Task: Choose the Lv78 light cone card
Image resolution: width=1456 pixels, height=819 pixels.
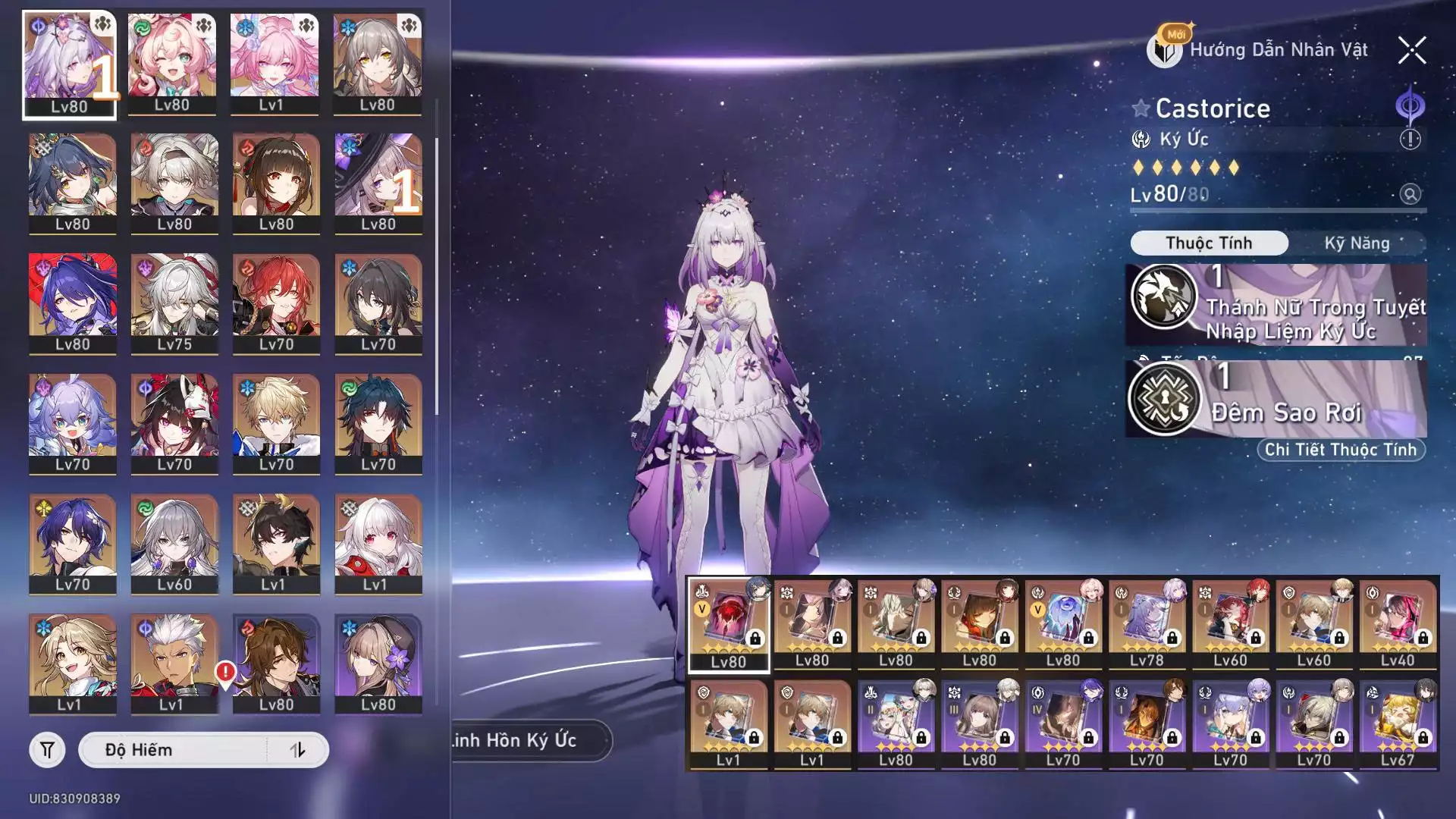Action: point(1147,624)
